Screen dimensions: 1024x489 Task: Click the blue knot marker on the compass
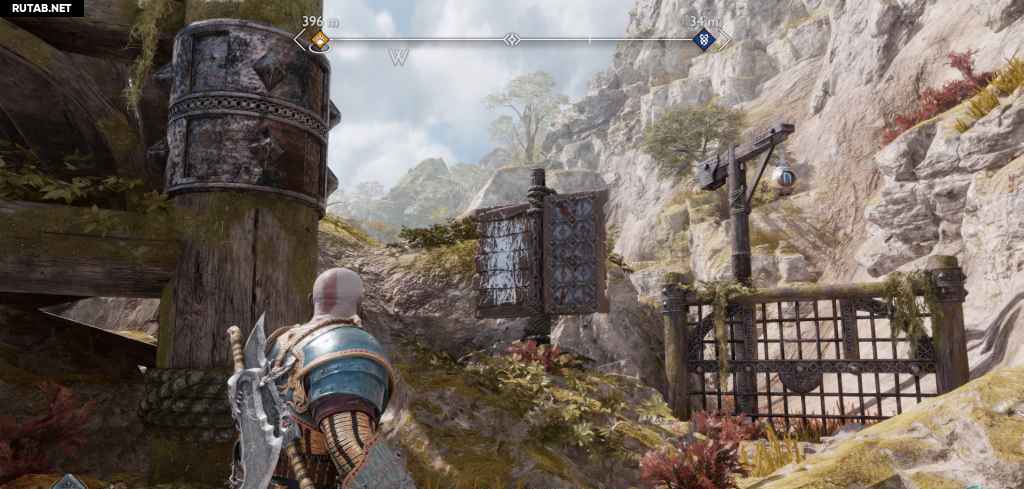[x=702, y=40]
